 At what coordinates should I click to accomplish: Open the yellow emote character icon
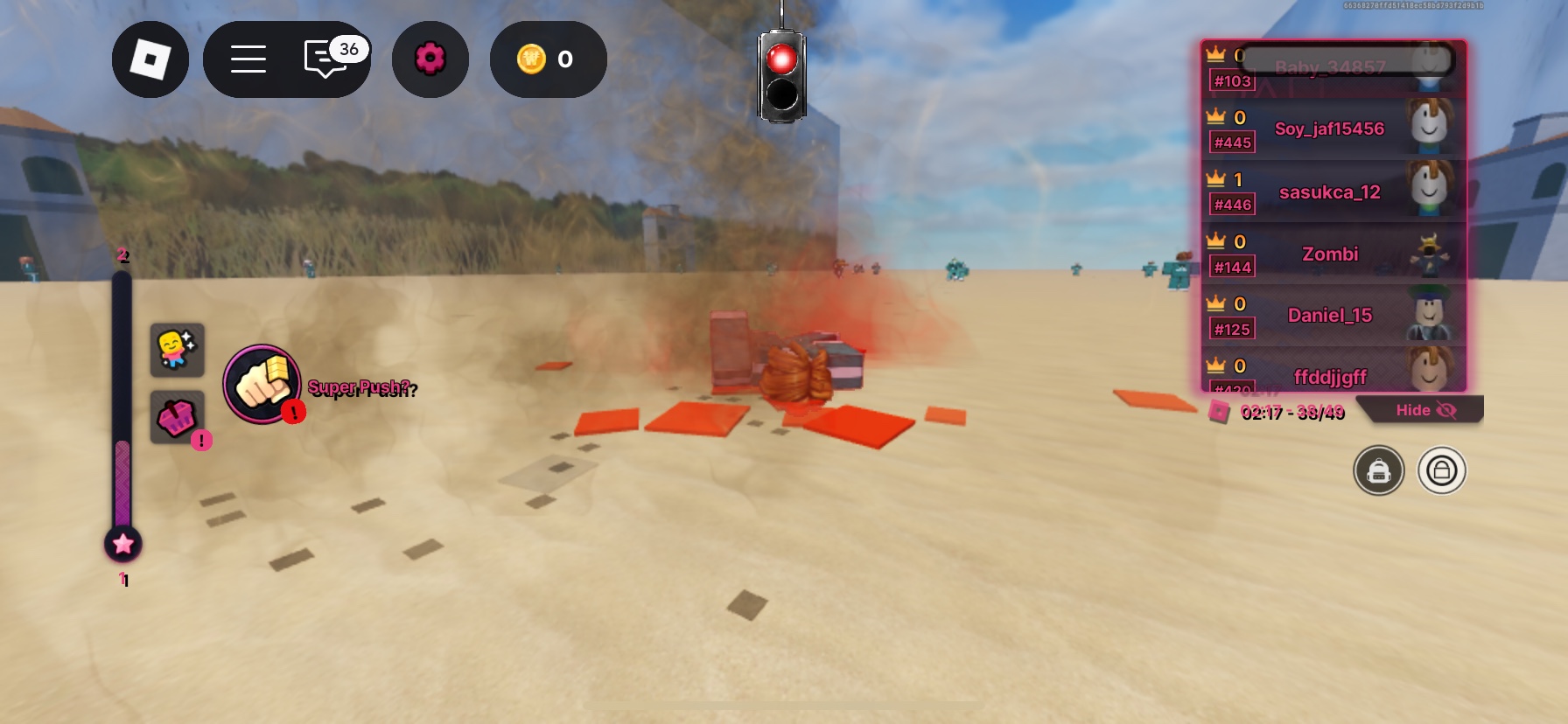click(x=177, y=350)
